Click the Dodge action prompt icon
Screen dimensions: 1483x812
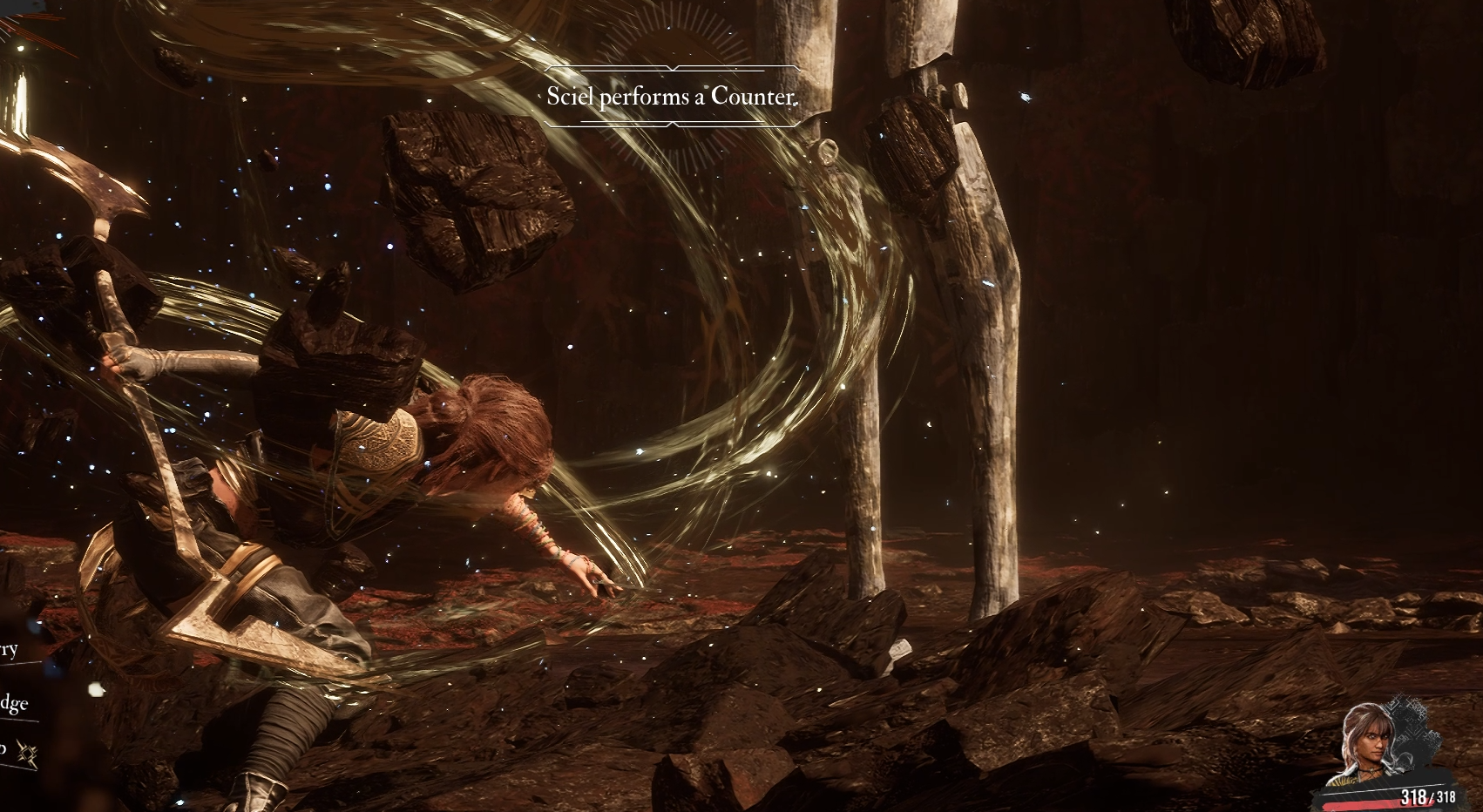pos(13,704)
